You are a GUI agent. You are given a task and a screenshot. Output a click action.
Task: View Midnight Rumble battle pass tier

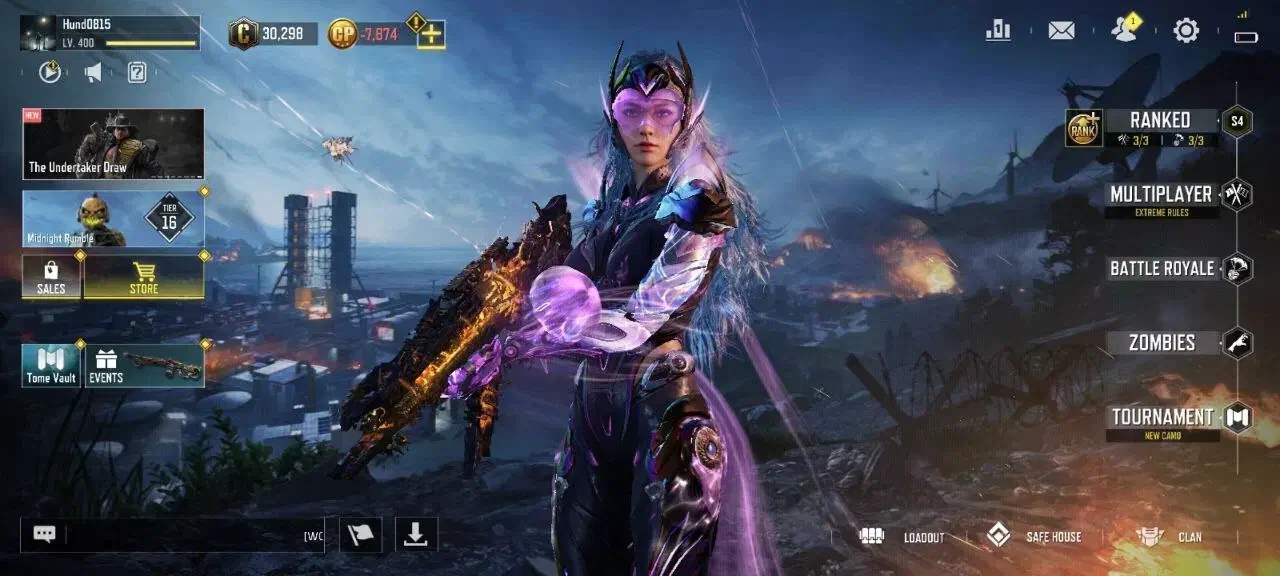(x=113, y=219)
